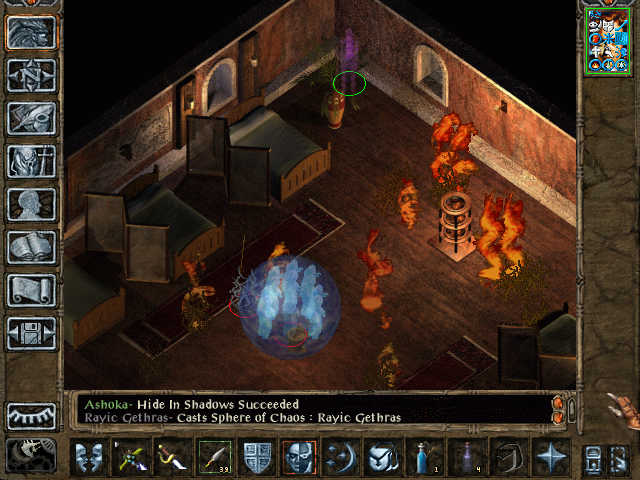
Task: Use the blue potion with count 1
Action: click(x=424, y=457)
